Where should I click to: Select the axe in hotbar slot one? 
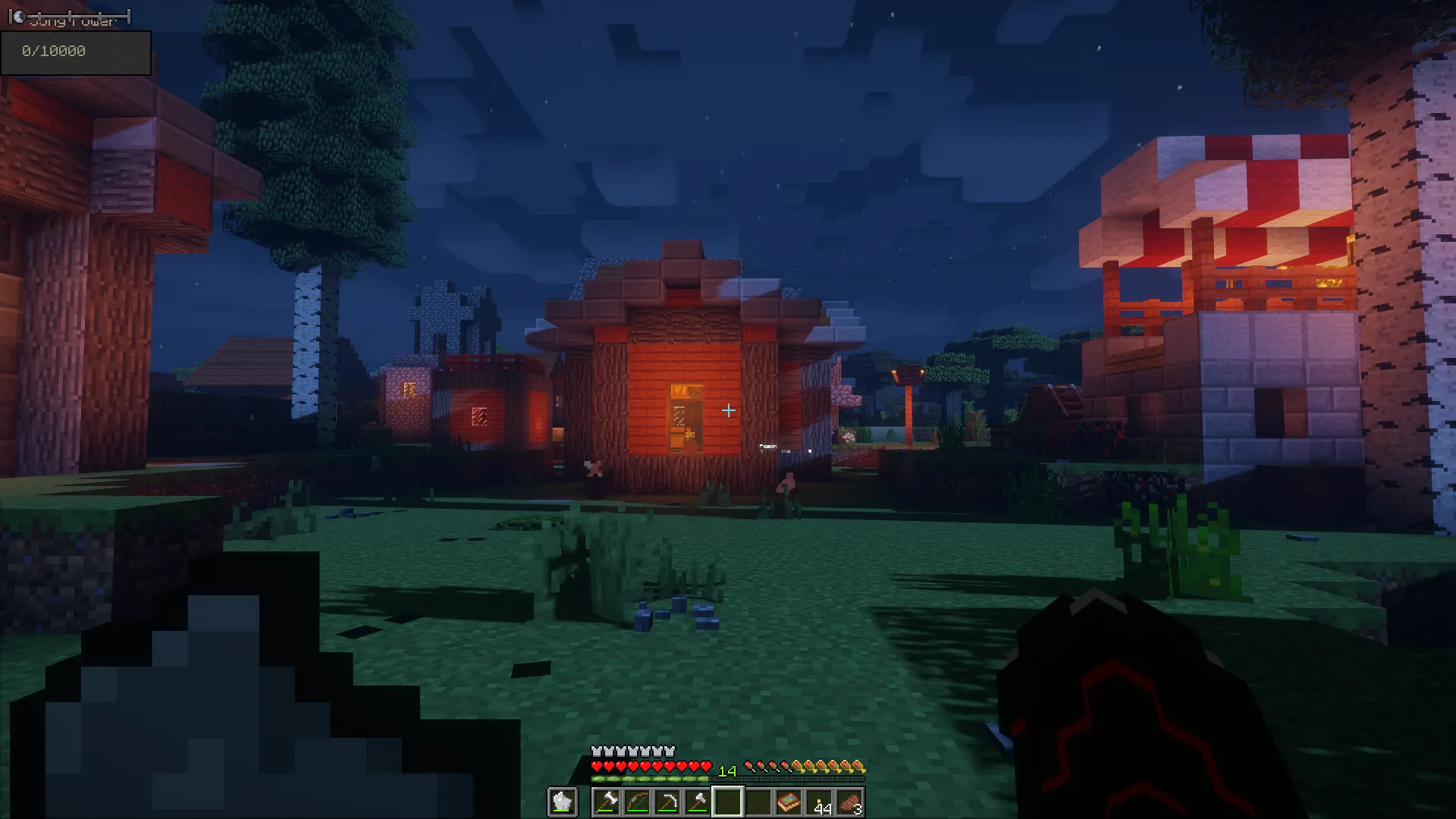point(608,801)
